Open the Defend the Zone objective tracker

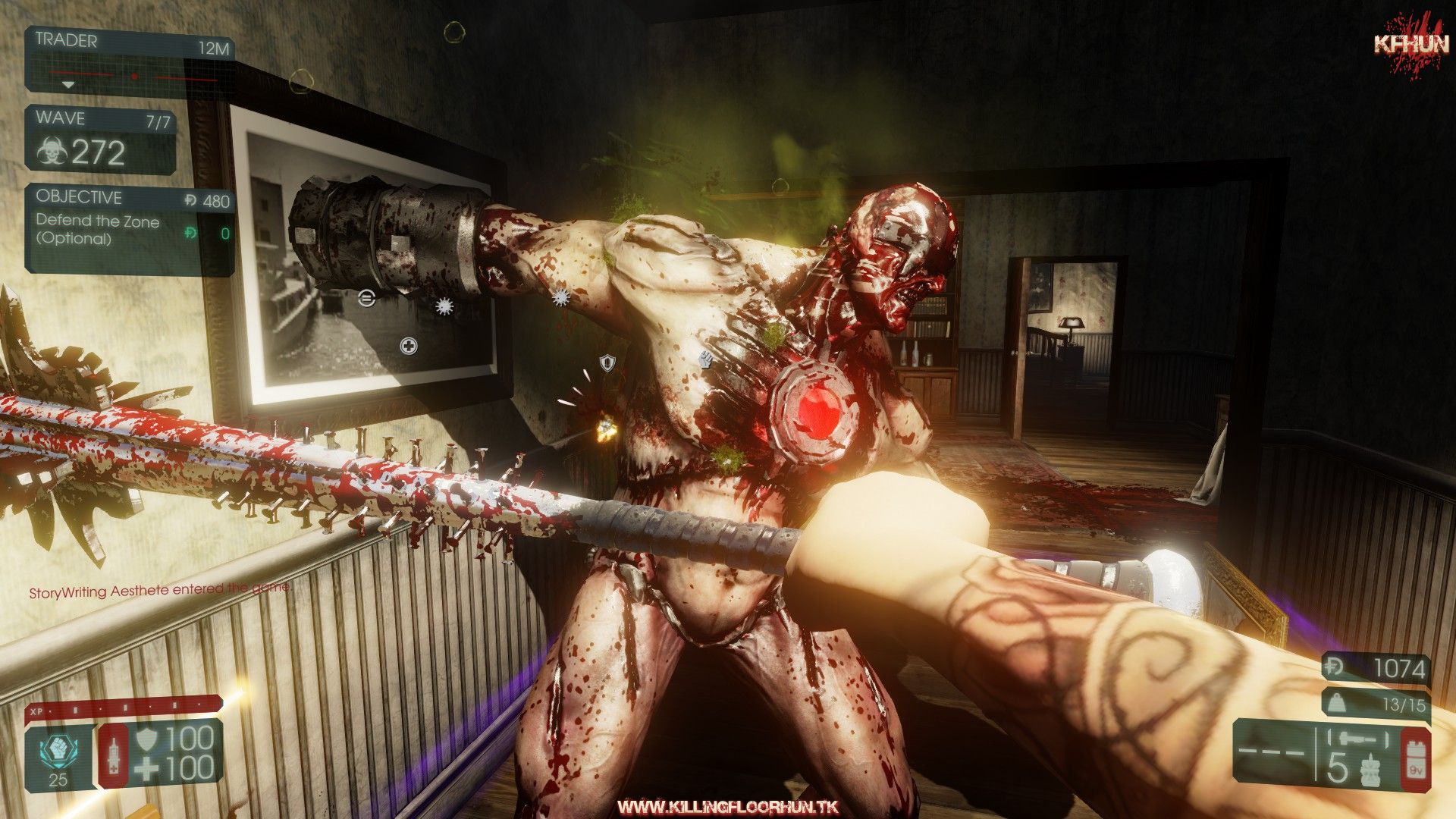(130, 228)
